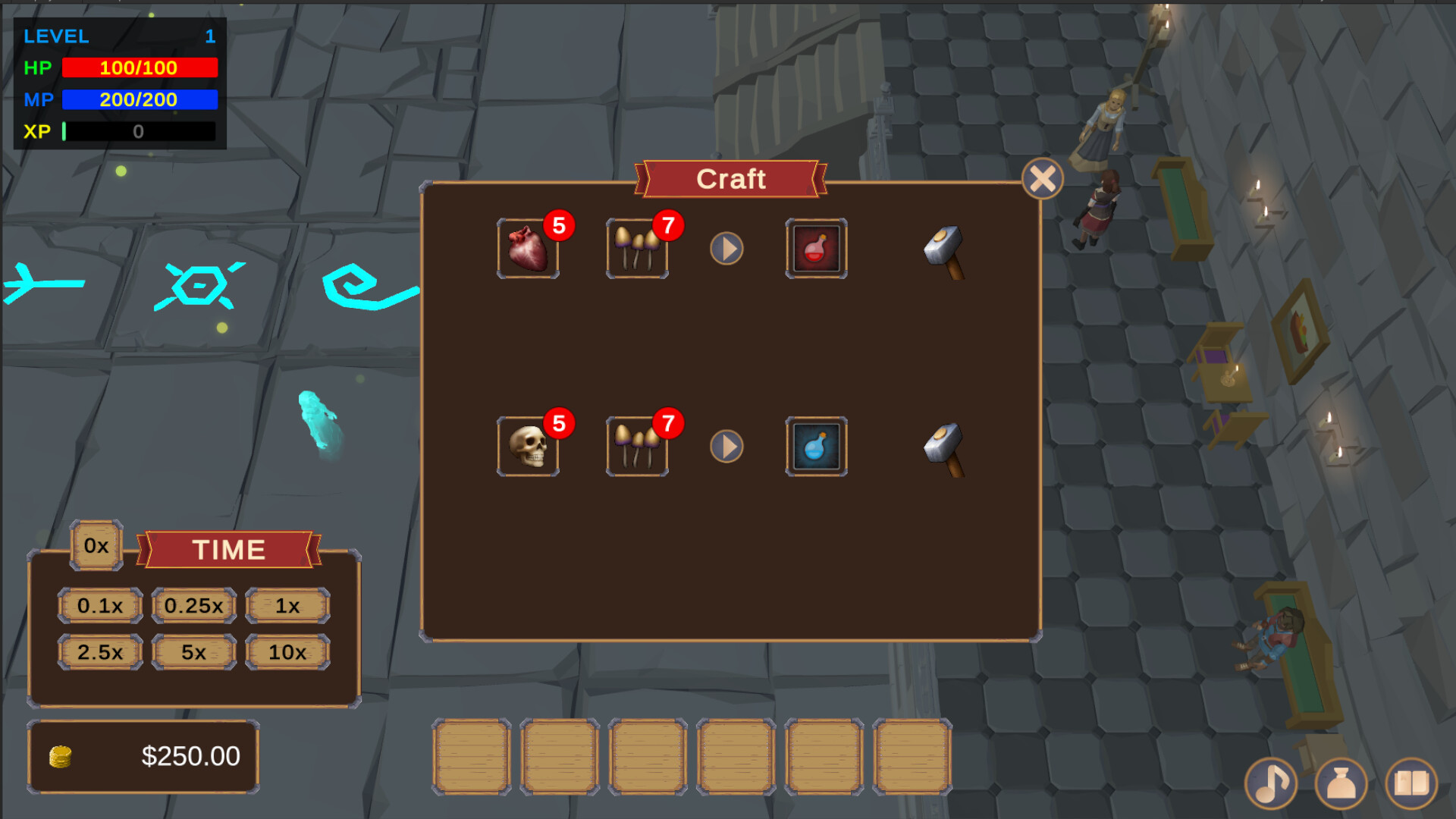Click the TIME panel banner

tap(230, 549)
